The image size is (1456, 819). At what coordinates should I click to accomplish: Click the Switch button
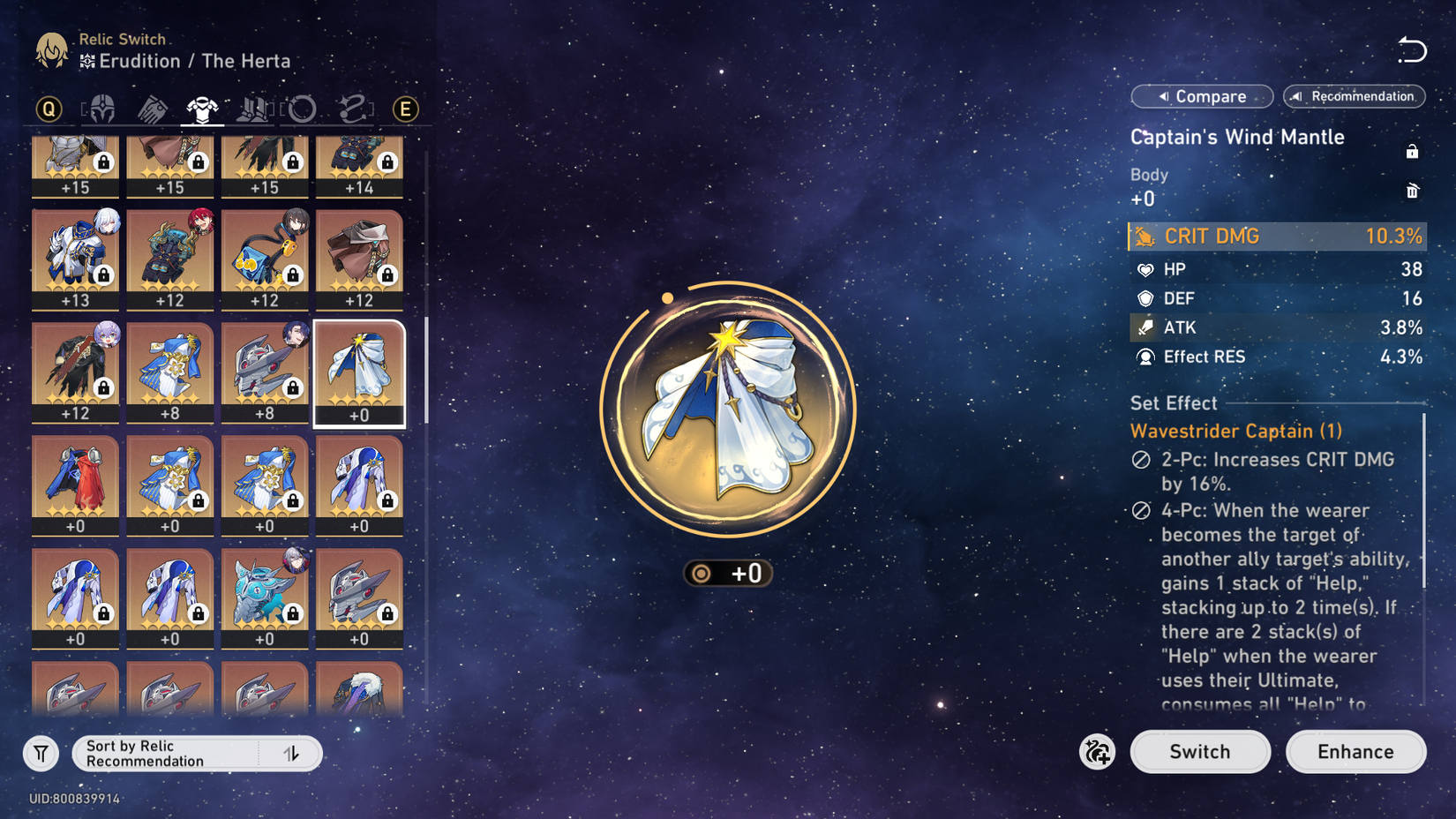pos(1200,752)
